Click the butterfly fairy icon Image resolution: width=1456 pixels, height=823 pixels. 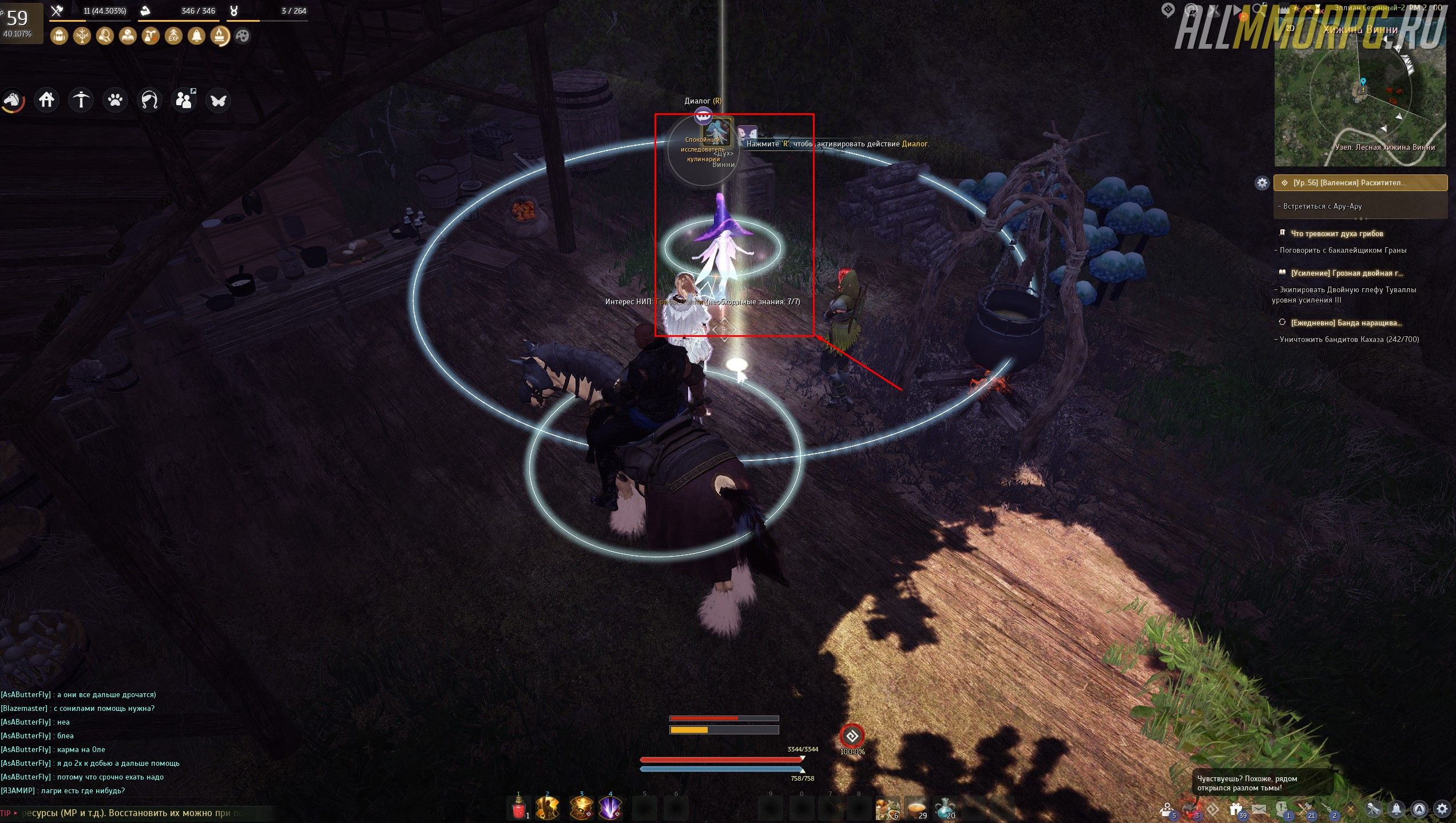pos(218,101)
